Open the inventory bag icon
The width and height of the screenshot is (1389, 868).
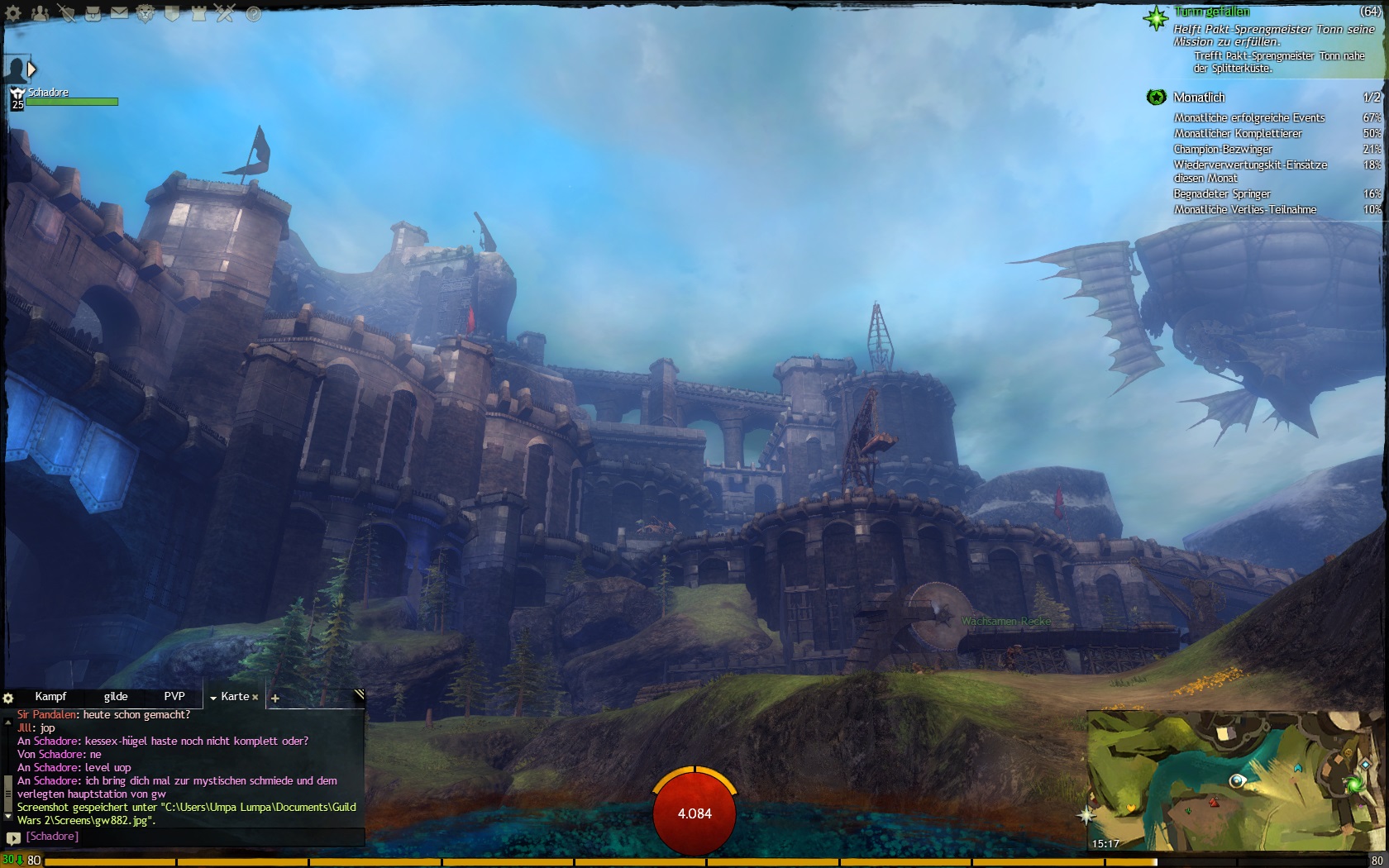click(x=93, y=13)
